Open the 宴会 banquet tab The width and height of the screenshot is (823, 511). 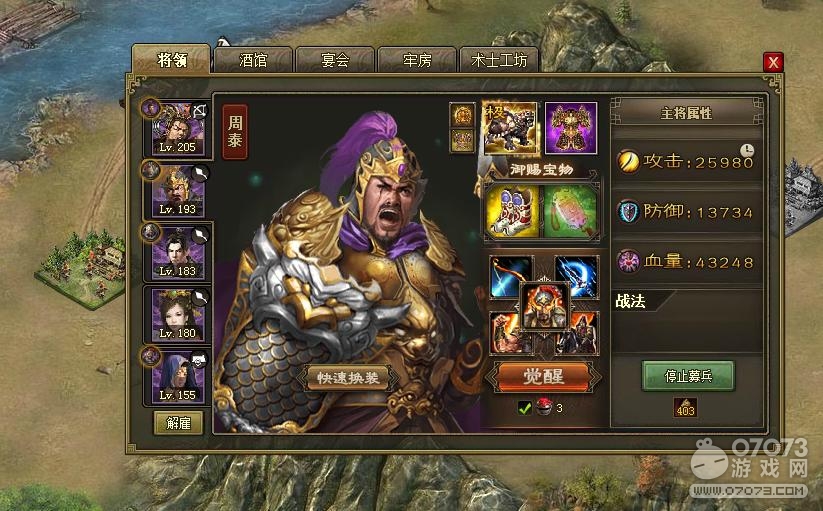[335, 60]
